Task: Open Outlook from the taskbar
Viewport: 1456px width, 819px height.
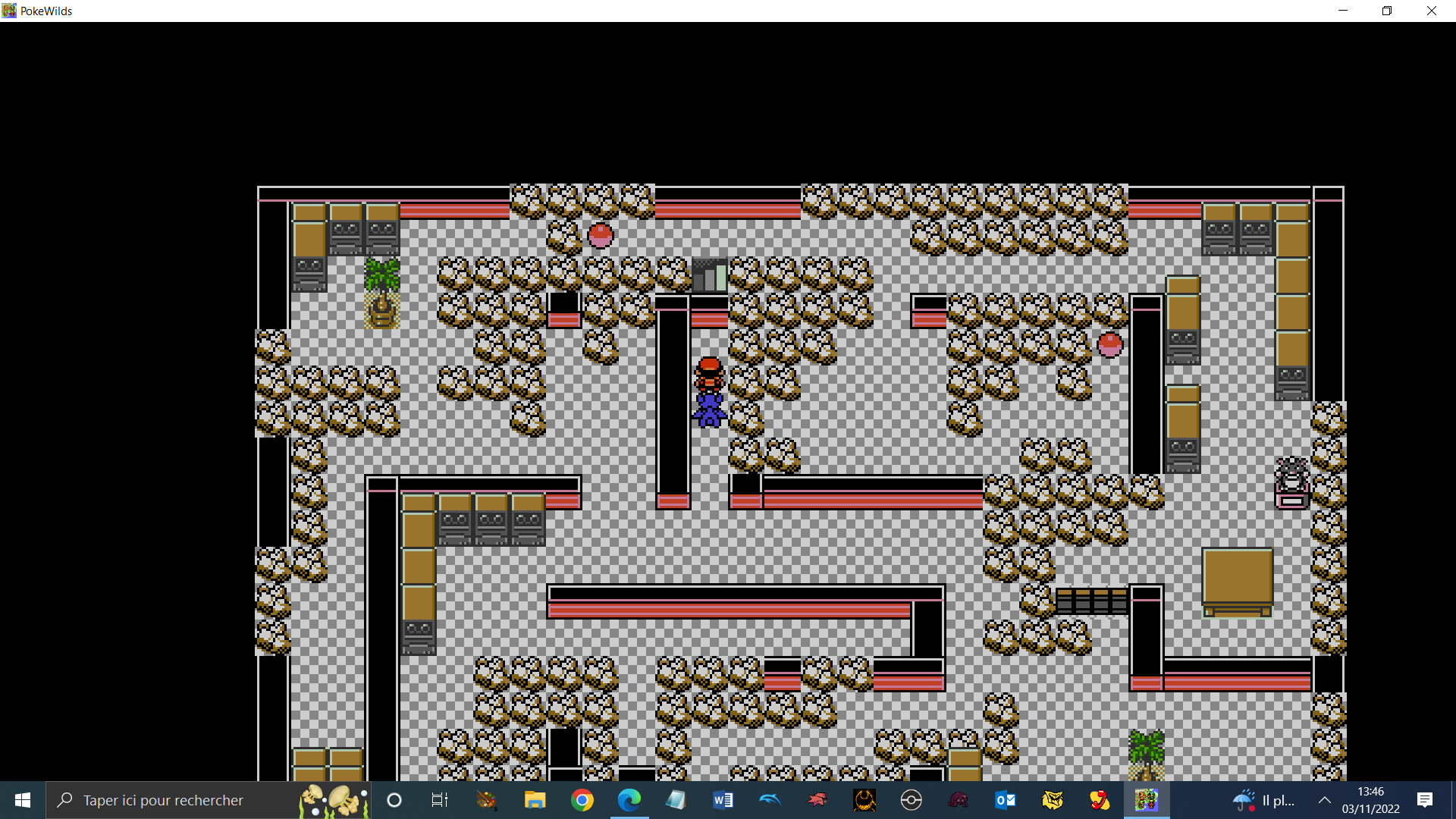Action: coord(1006,800)
